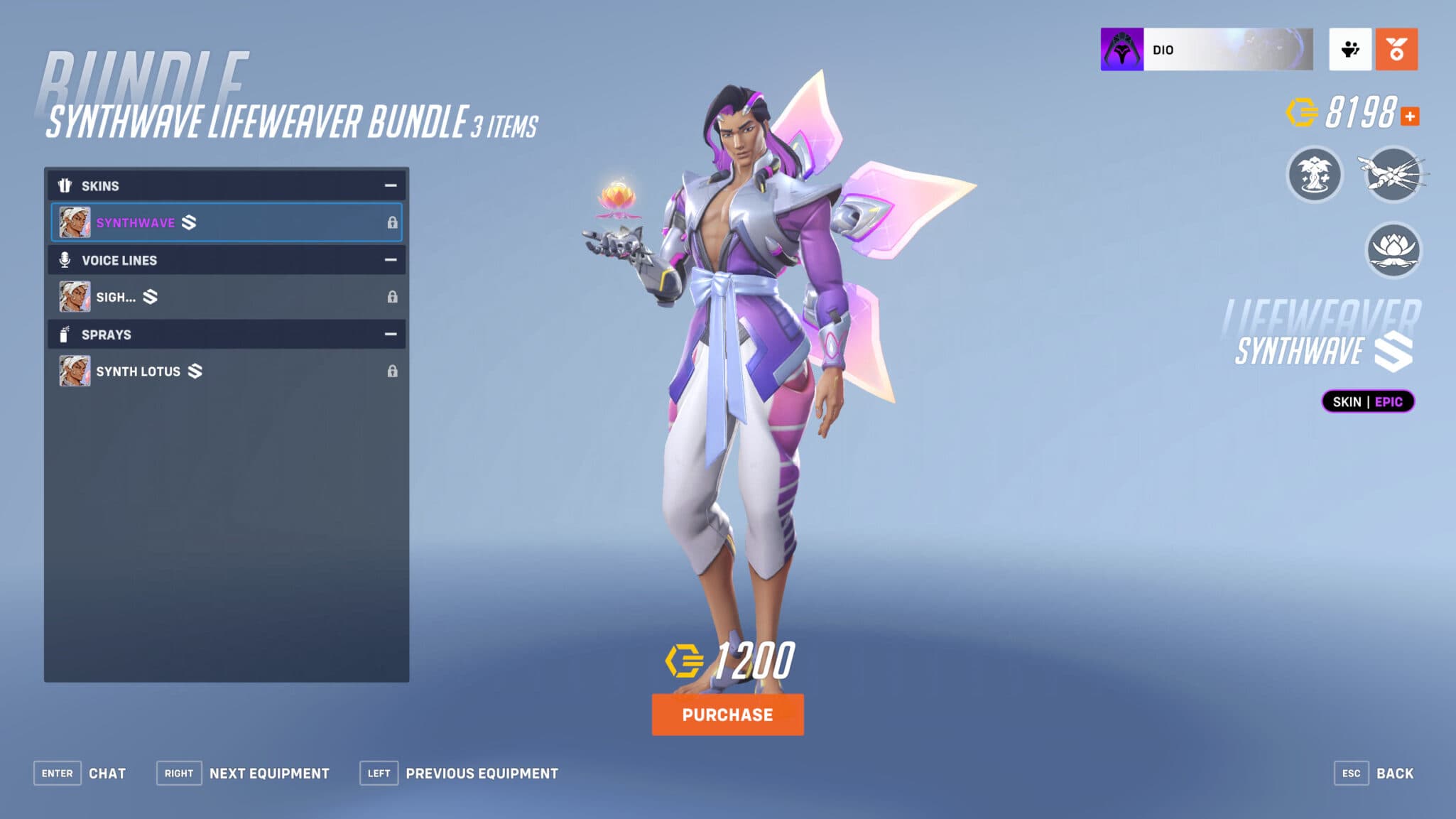Collapse the Voice Lines section
The height and width of the screenshot is (819, 1456).
(x=389, y=260)
